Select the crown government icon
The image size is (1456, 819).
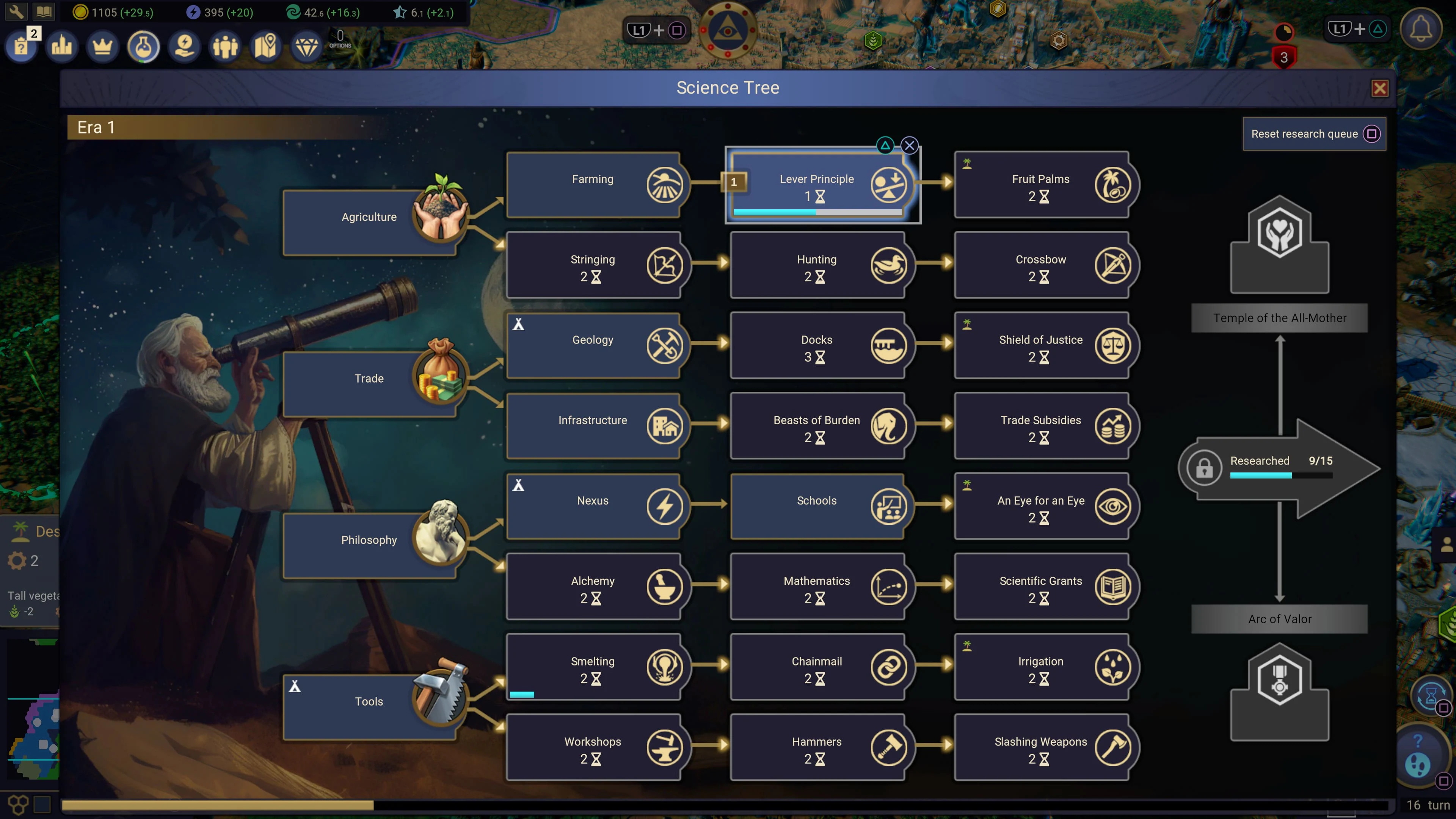tap(102, 46)
